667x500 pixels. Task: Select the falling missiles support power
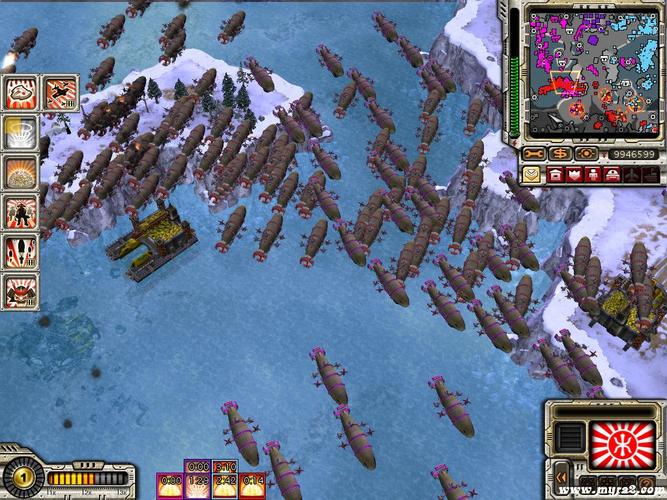pos(20,250)
